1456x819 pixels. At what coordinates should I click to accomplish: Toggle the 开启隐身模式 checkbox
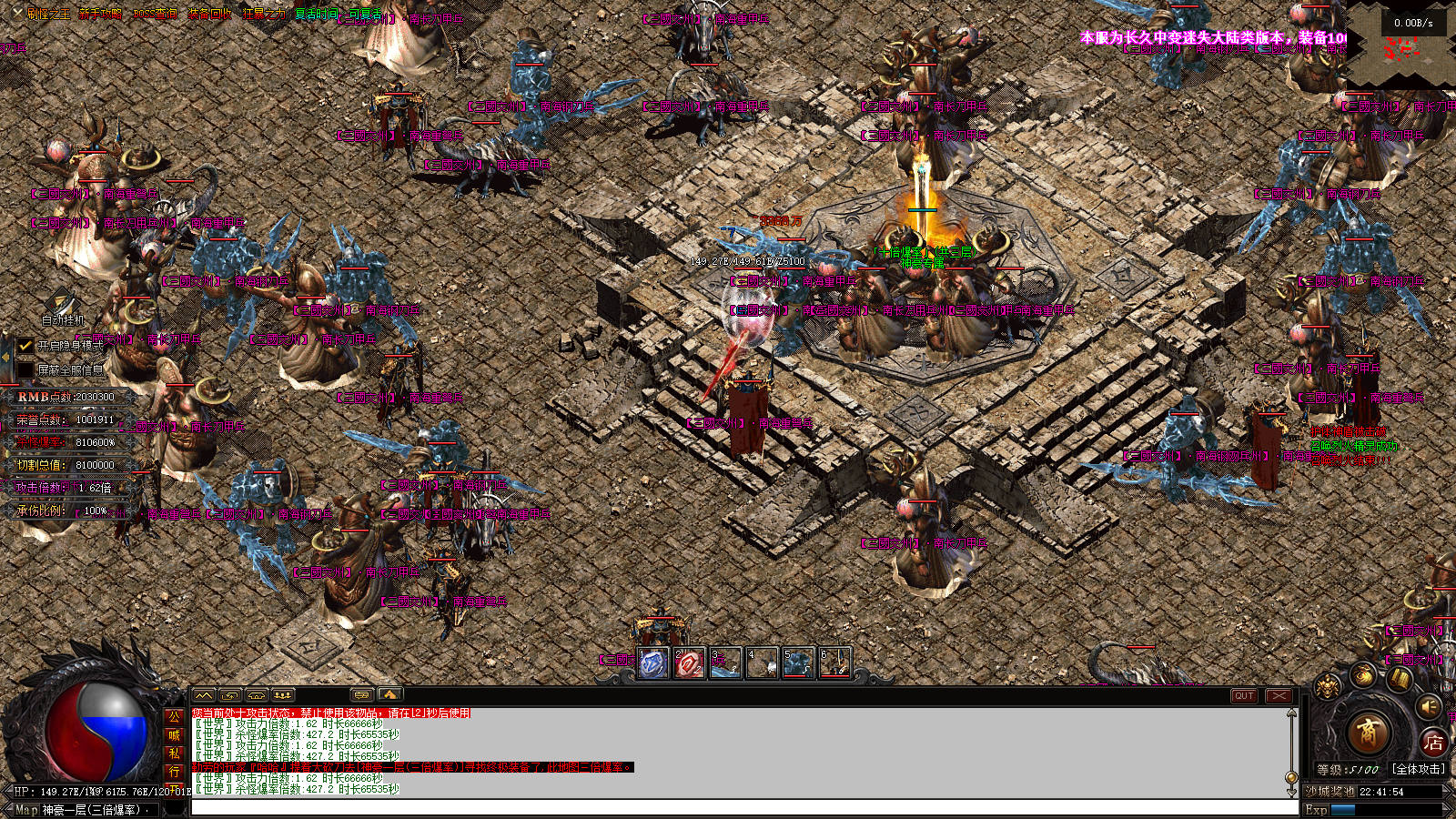coord(25,346)
